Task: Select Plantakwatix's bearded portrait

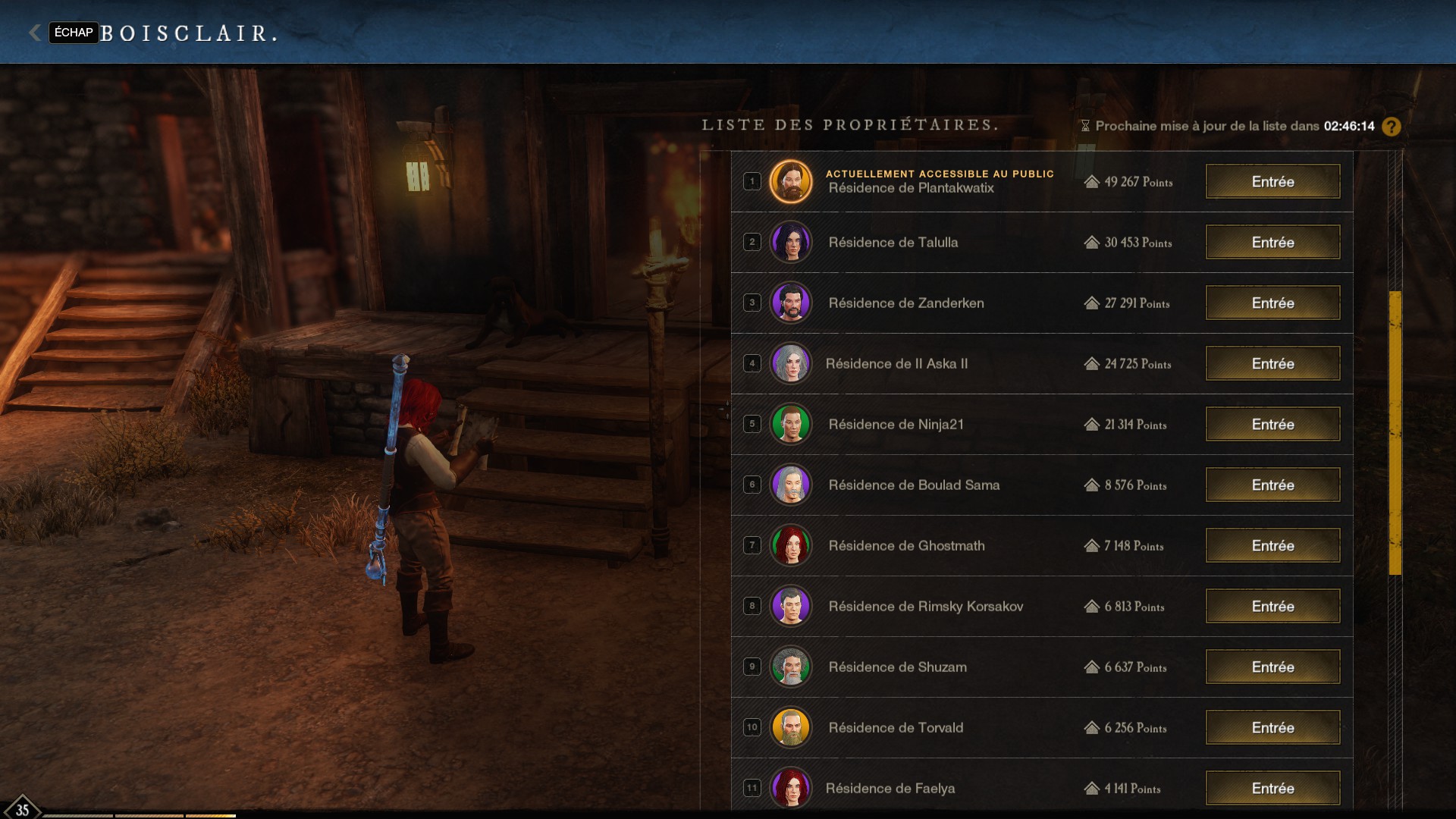Action: (791, 182)
